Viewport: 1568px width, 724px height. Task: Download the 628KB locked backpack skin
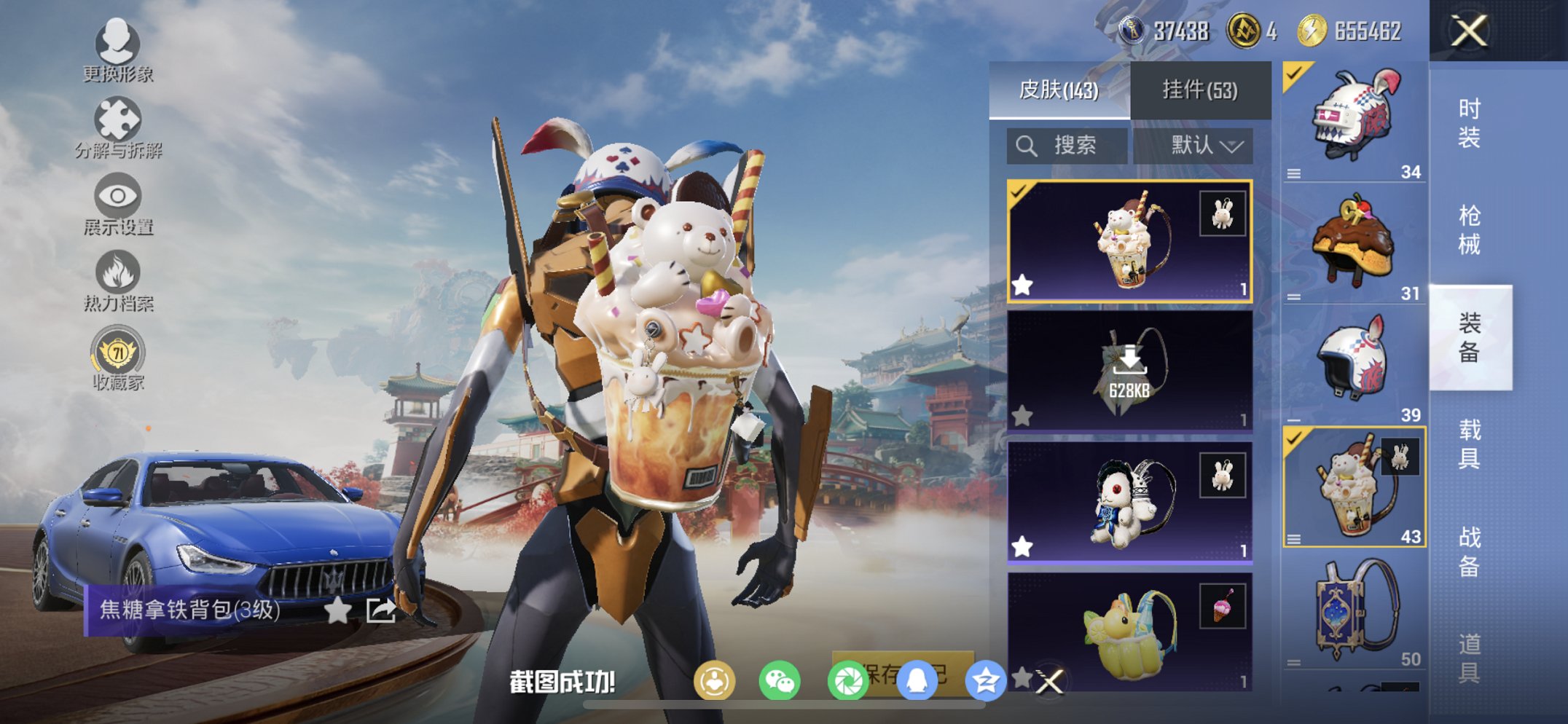pyautogui.click(x=1129, y=371)
